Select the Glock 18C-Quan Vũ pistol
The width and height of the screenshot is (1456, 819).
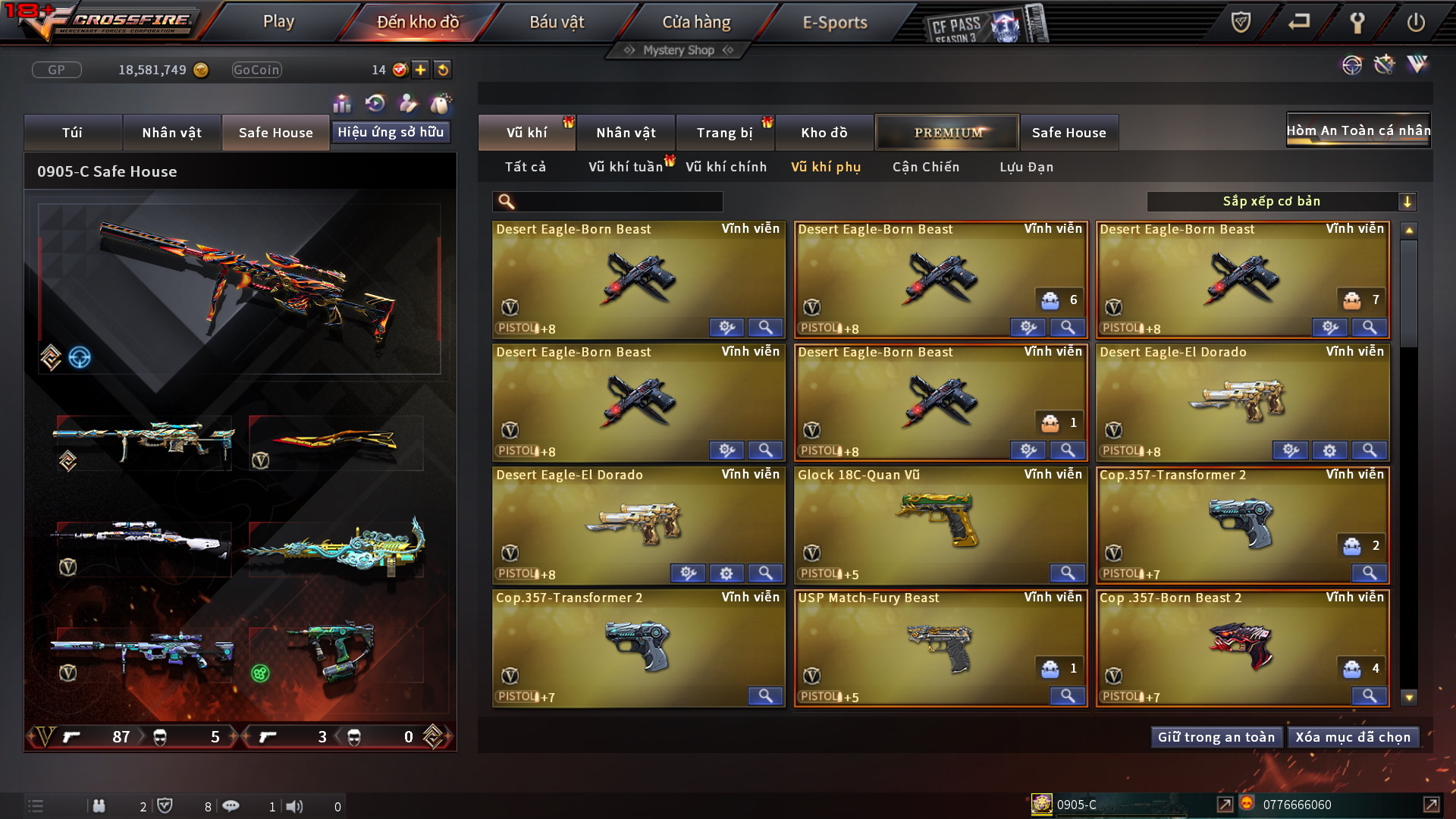click(x=940, y=524)
